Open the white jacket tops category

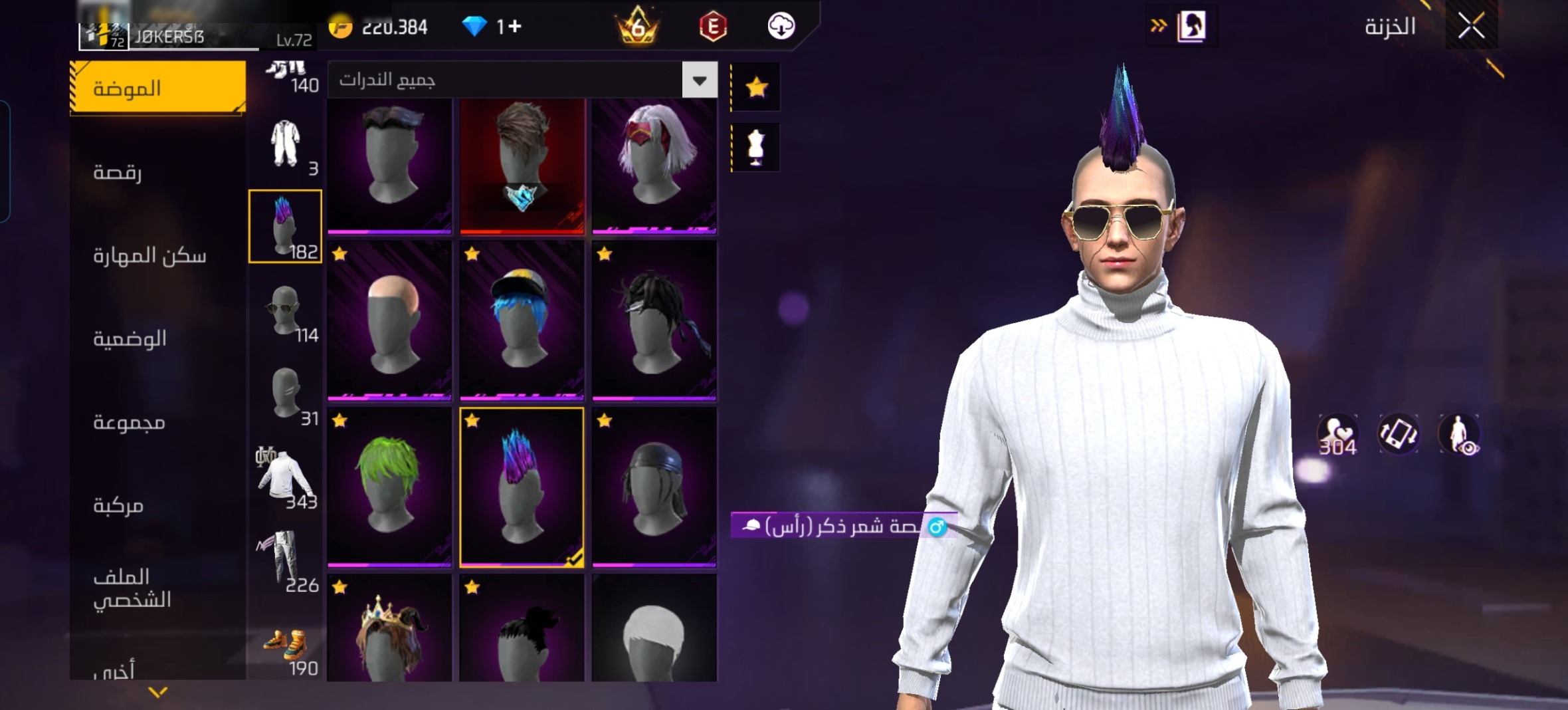tap(285, 477)
